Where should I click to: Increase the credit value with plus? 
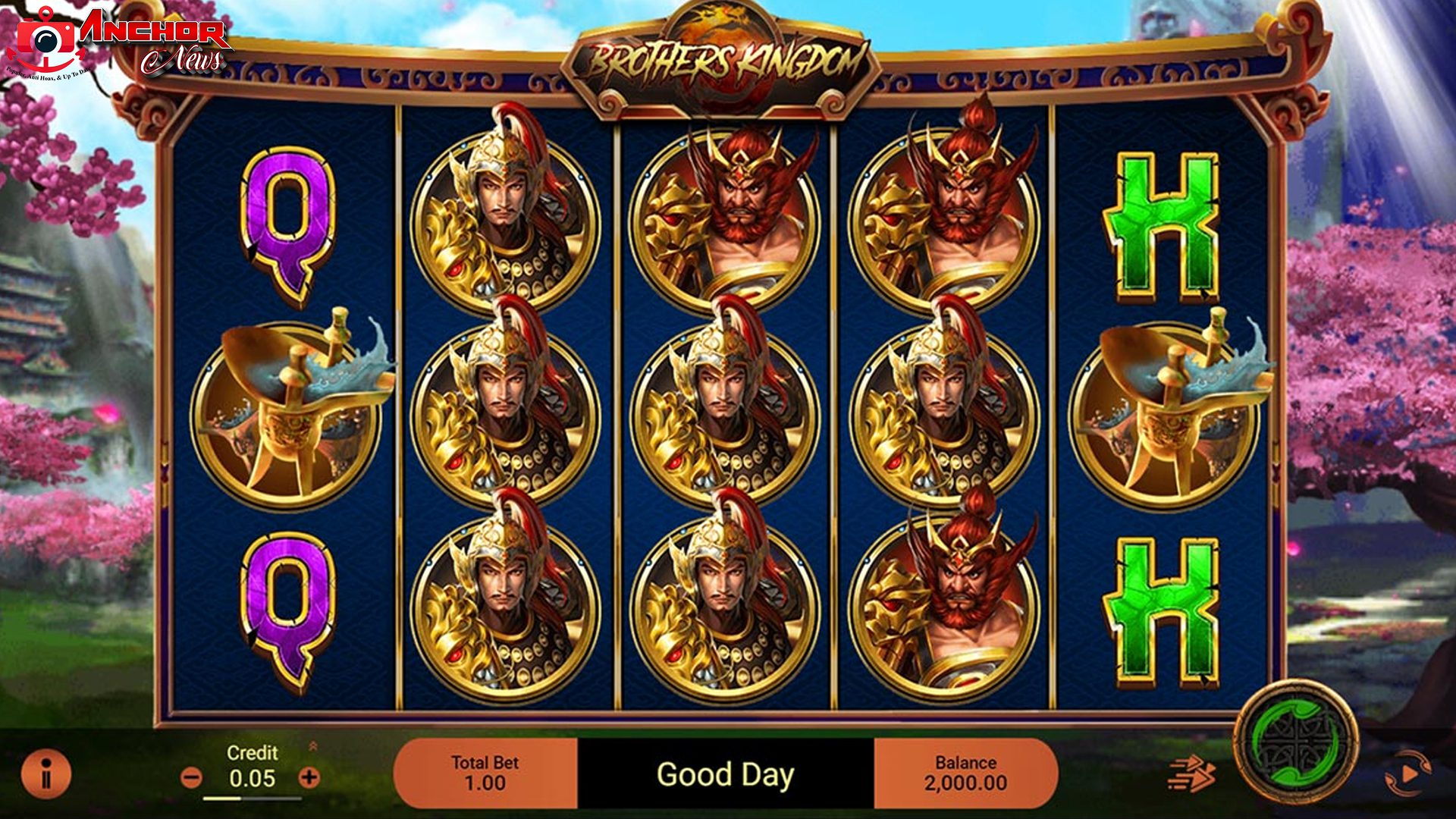pyautogui.click(x=308, y=775)
